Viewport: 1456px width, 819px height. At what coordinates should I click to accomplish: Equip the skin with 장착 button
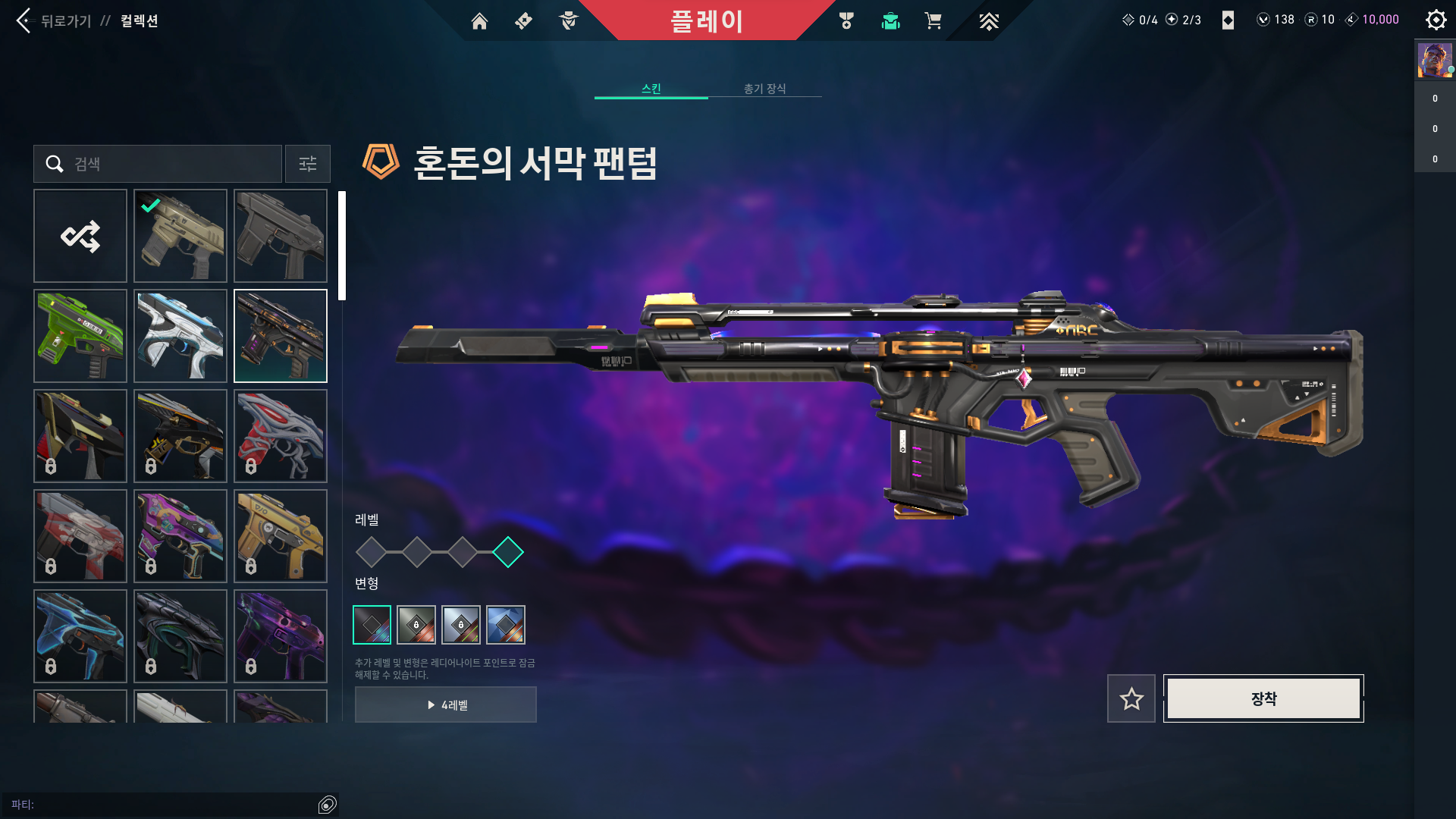pyautogui.click(x=1263, y=698)
